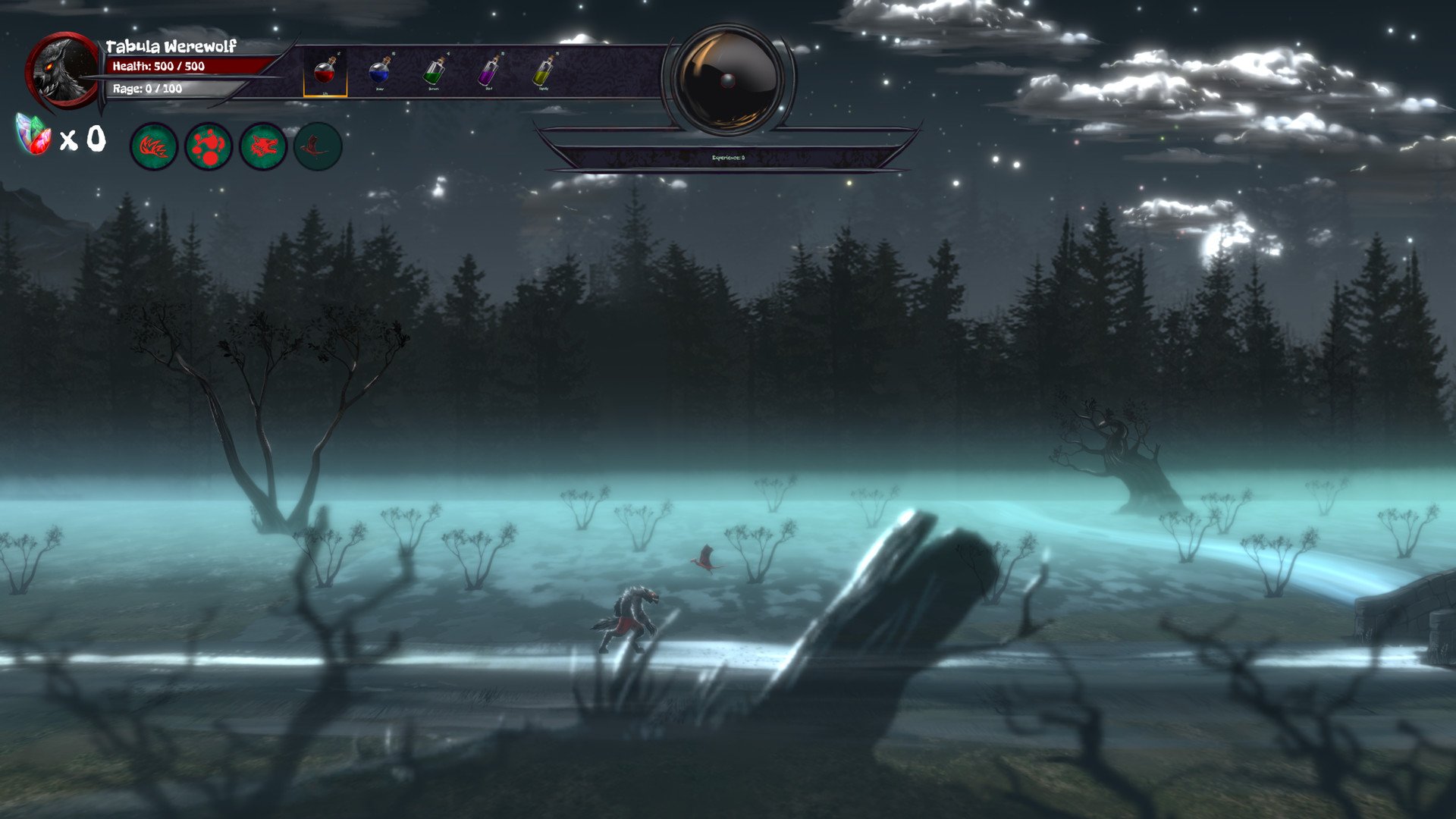Viewport: 1456px width, 819px height.
Task: Select the green potion in the item bar
Action: point(434,72)
